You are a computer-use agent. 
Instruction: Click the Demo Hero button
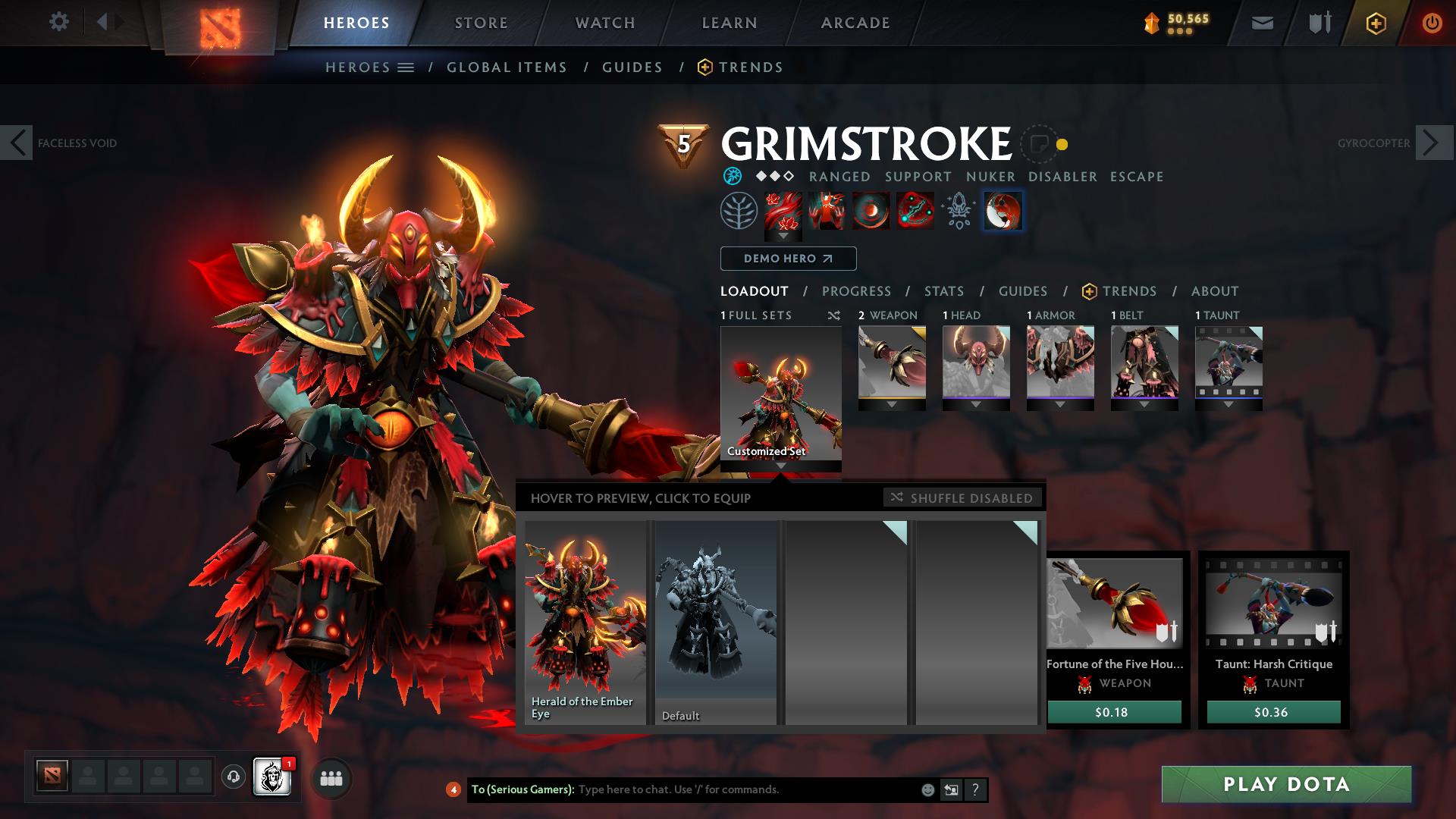pyautogui.click(x=787, y=259)
